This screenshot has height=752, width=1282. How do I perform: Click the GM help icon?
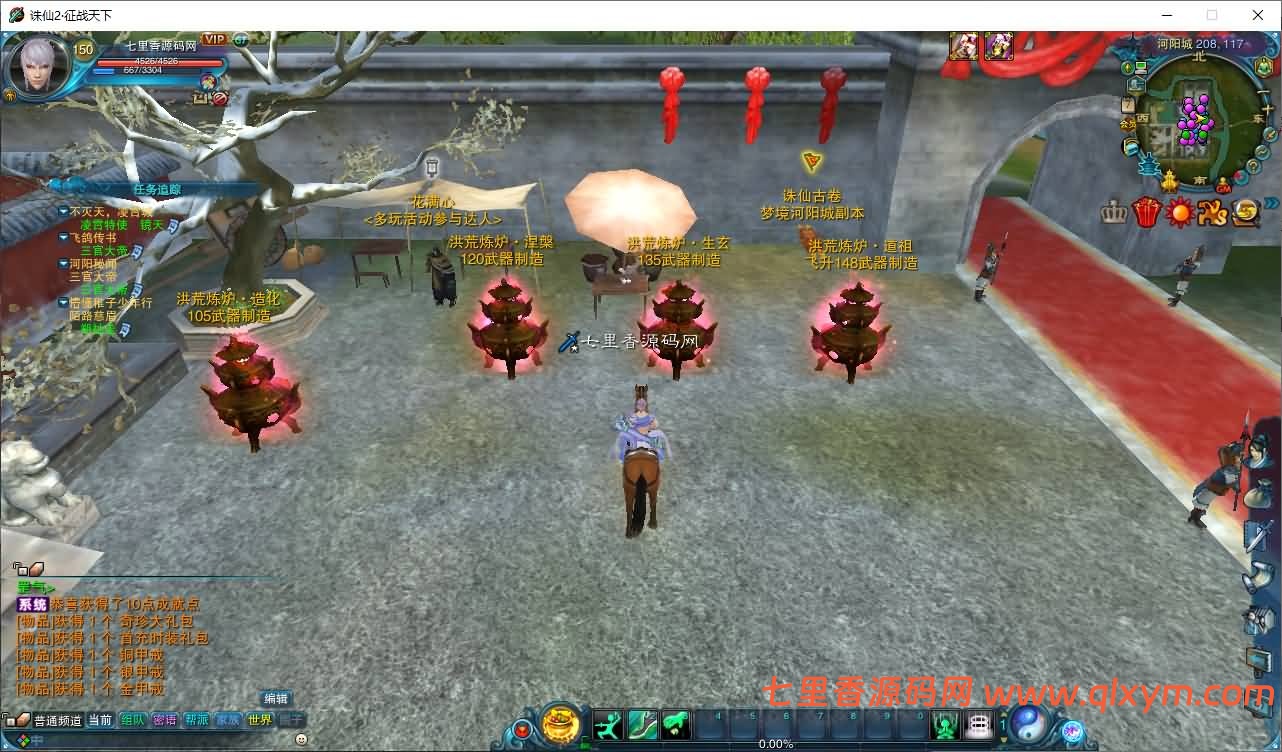[x=1225, y=186]
